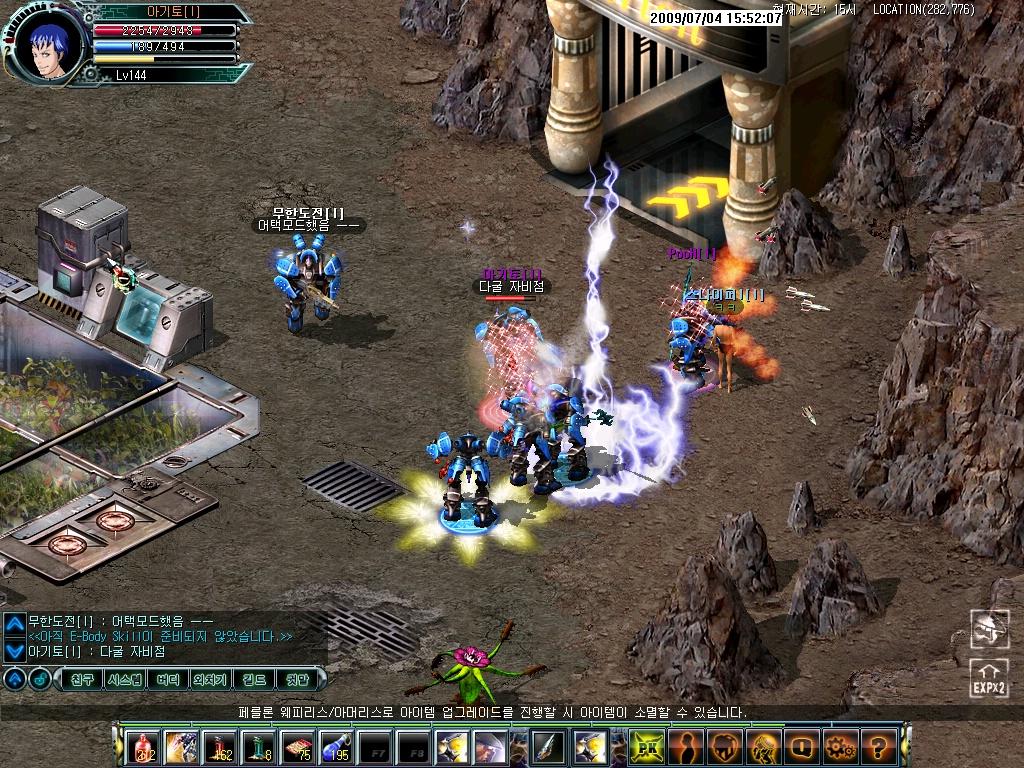Image resolution: width=1024 pixels, height=768 pixels.
Task: Toggle PK mode with the green PK button
Action: point(647,746)
